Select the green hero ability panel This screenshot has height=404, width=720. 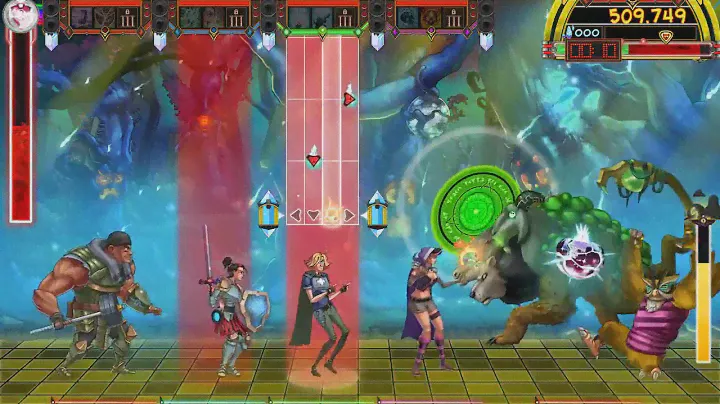[322, 17]
